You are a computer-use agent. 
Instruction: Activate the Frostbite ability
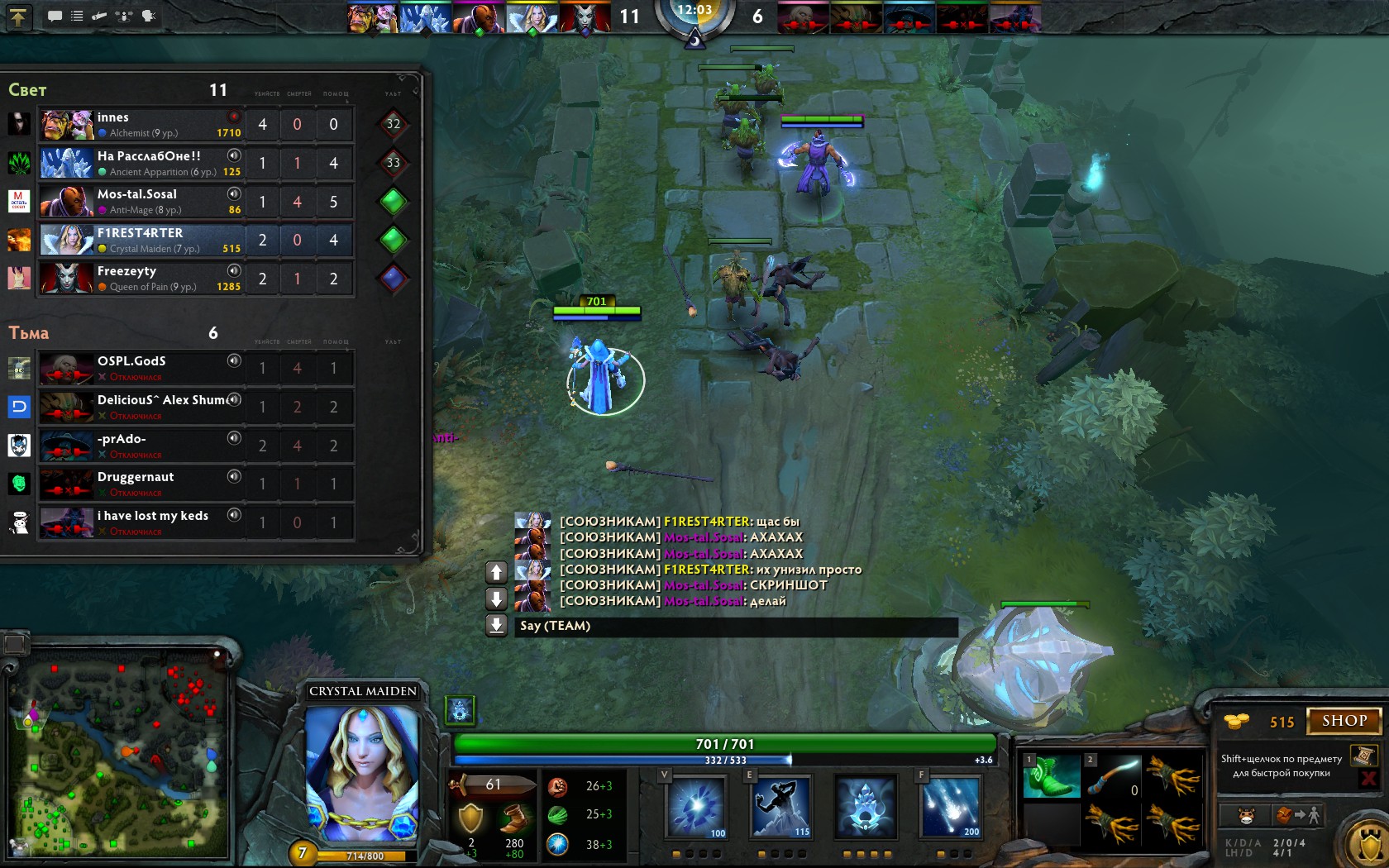[780, 807]
